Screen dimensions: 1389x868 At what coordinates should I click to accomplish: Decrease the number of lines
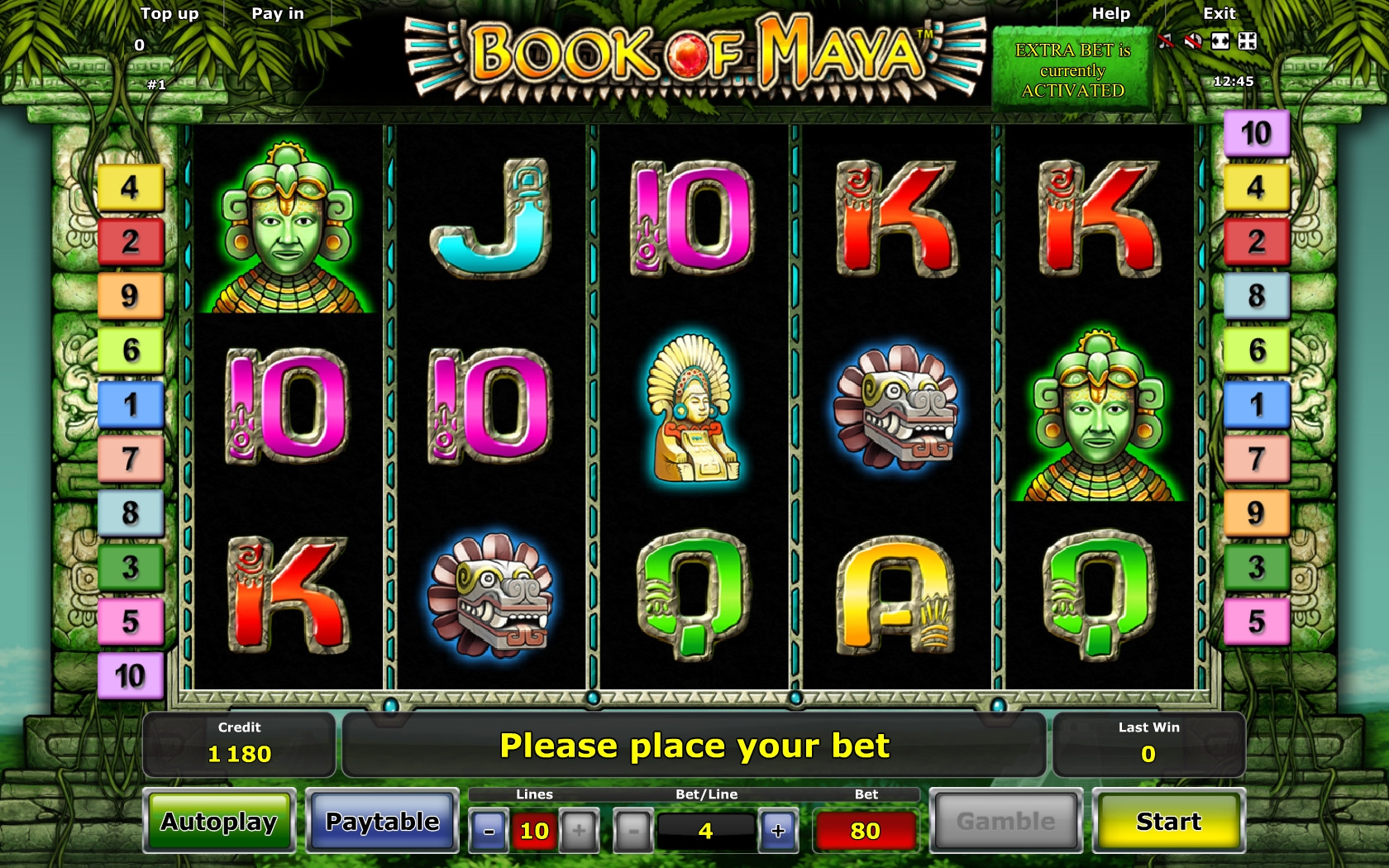[489, 831]
